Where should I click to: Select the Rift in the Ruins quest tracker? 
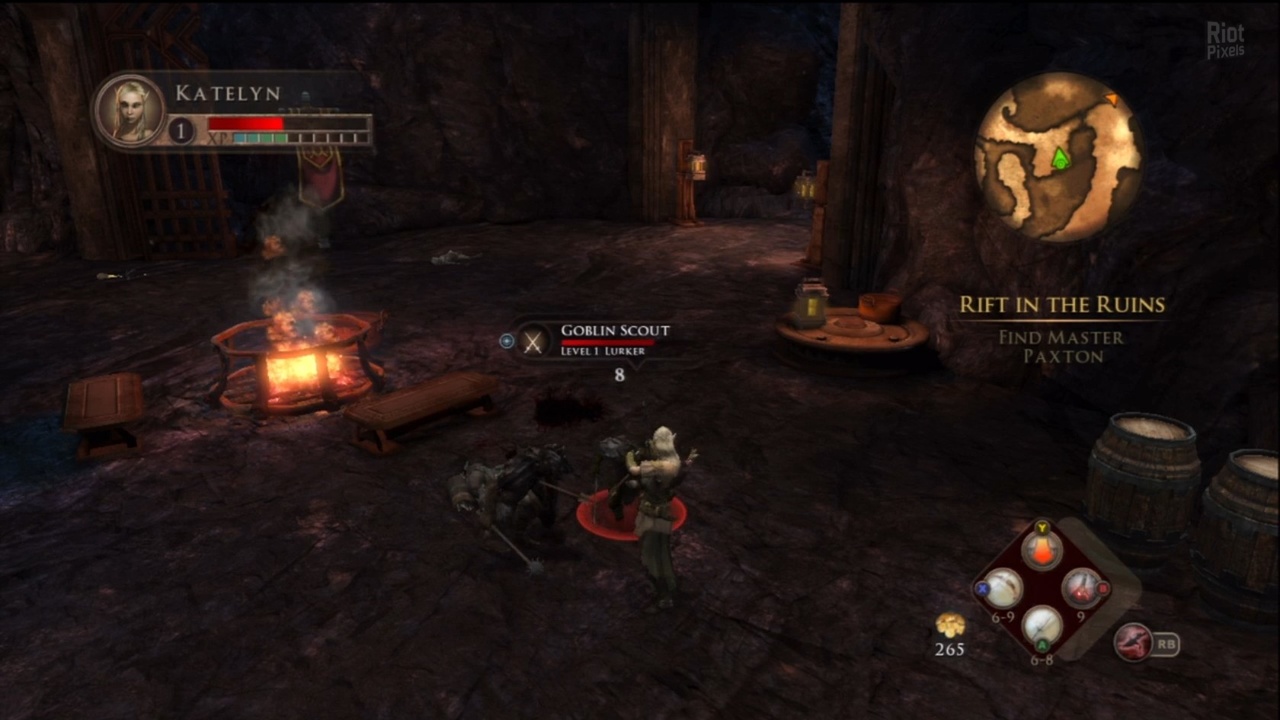click(x=1062, y=305)
